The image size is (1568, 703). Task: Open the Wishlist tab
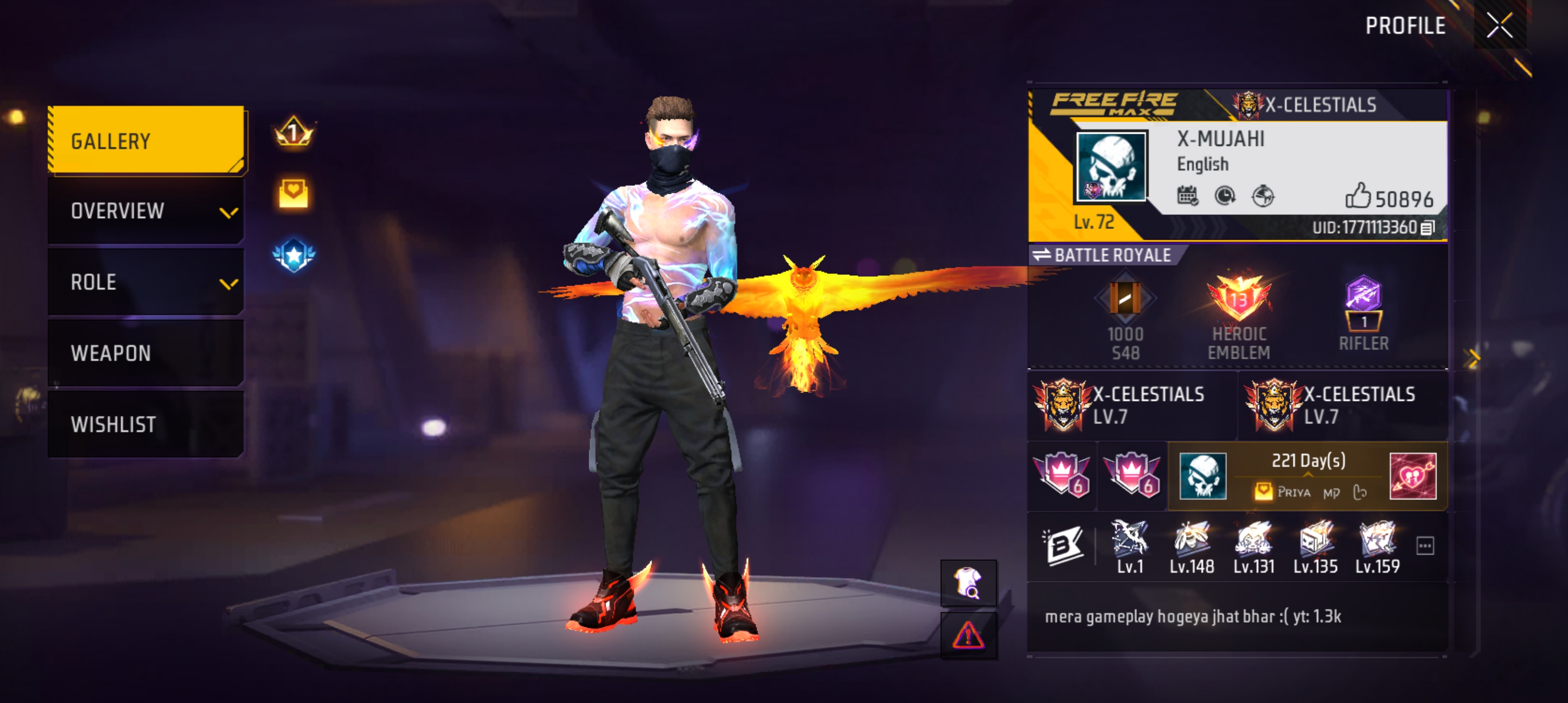point(146,424)
